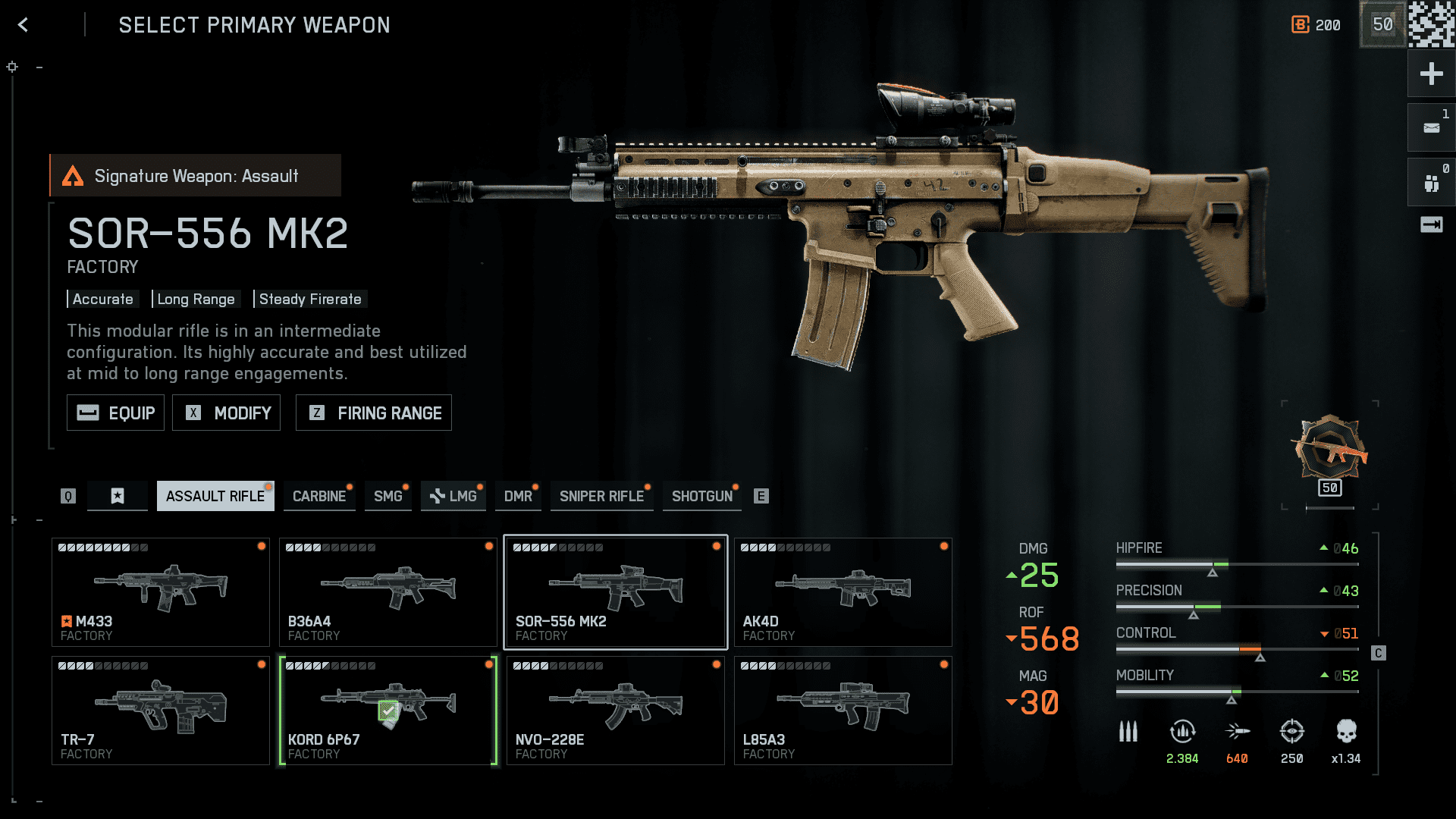The image size is (1456, 819).
Task: Select the NVO-228E weapon tile
Action: click(615, 711)
